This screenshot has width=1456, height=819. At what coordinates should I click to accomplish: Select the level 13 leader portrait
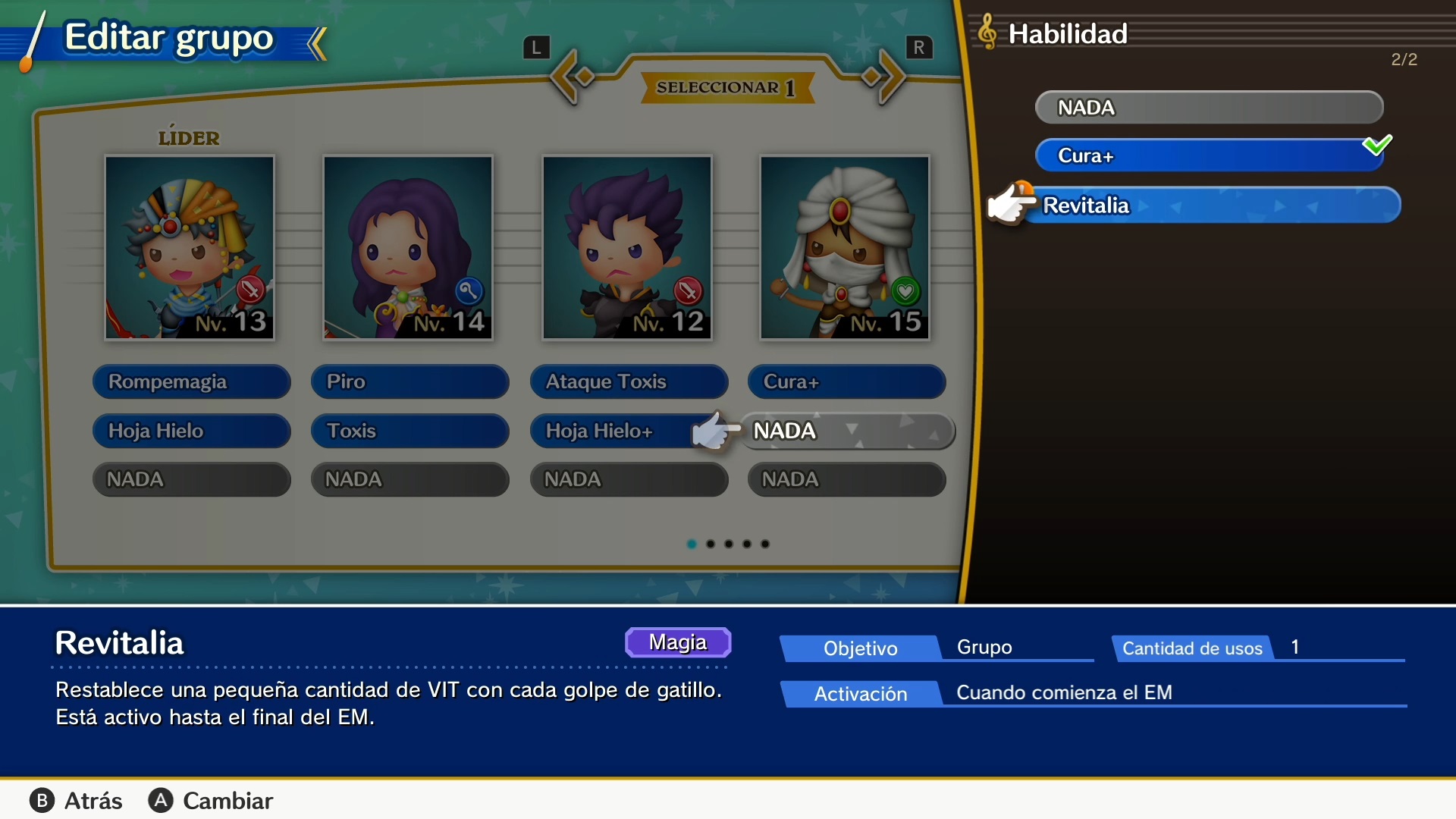point(190,247)
